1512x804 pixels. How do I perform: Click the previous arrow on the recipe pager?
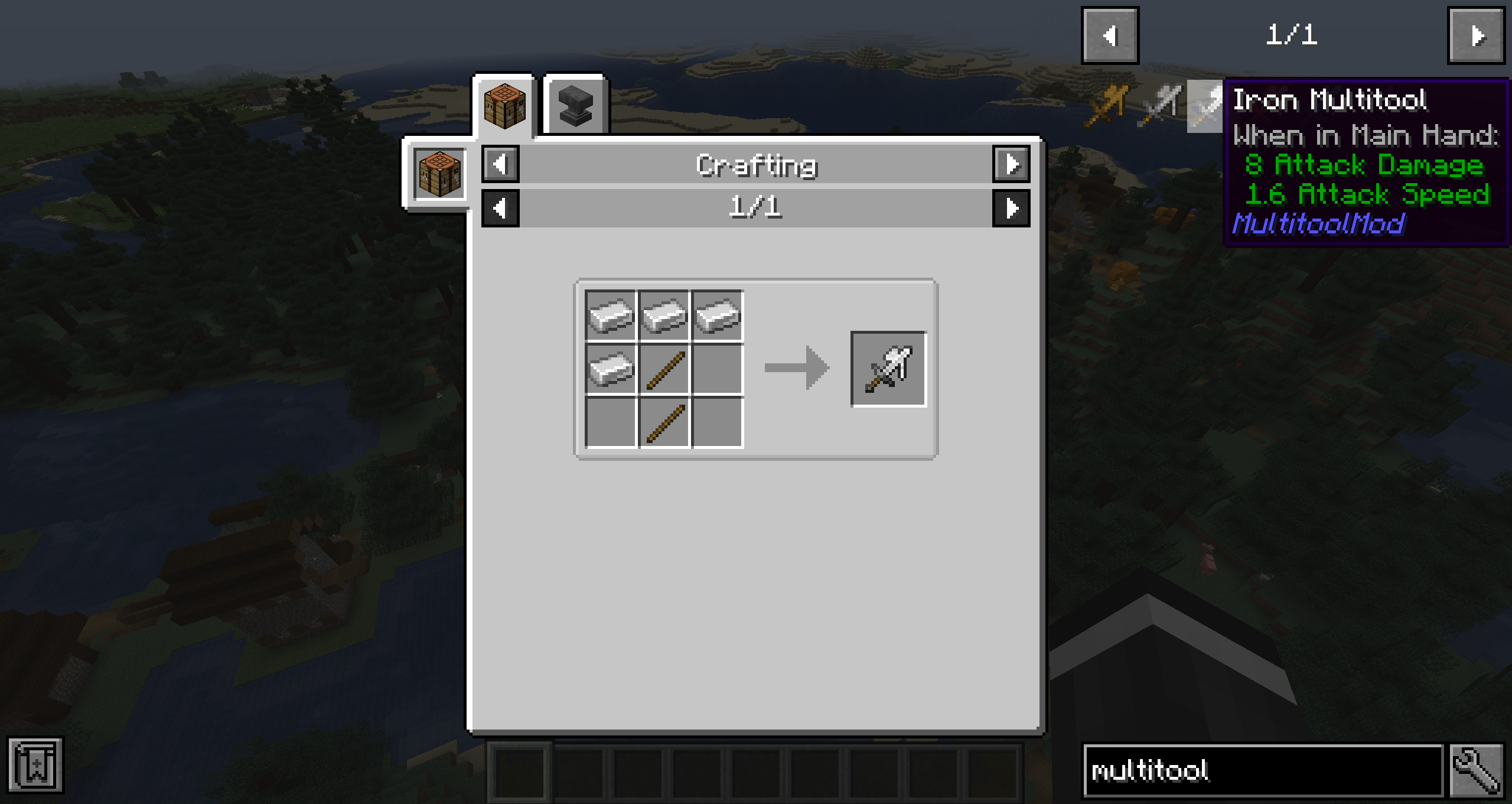(x=501, y=208)
